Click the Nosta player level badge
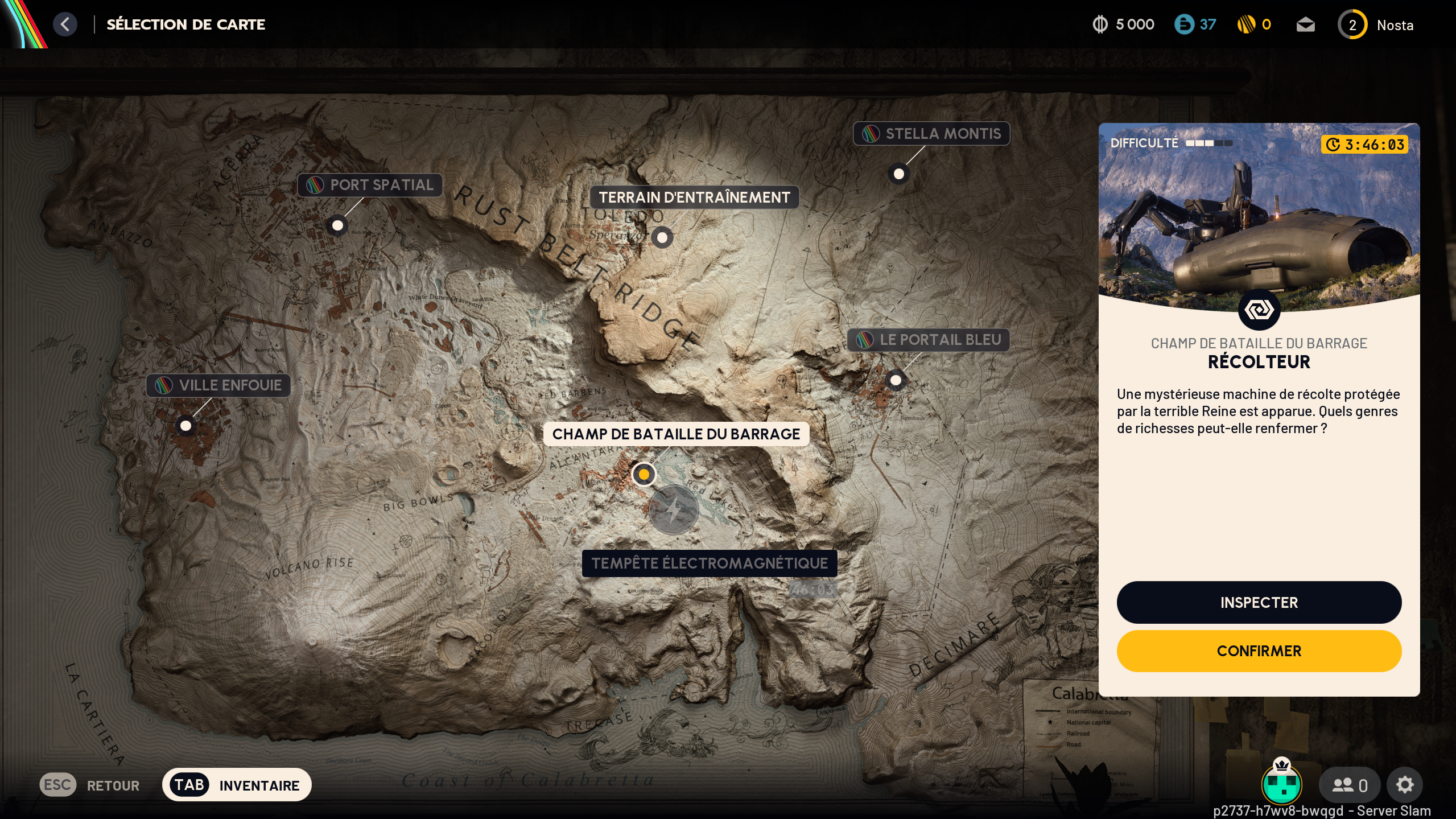The image size is (1456, 819). click(x=1353, y=24)
